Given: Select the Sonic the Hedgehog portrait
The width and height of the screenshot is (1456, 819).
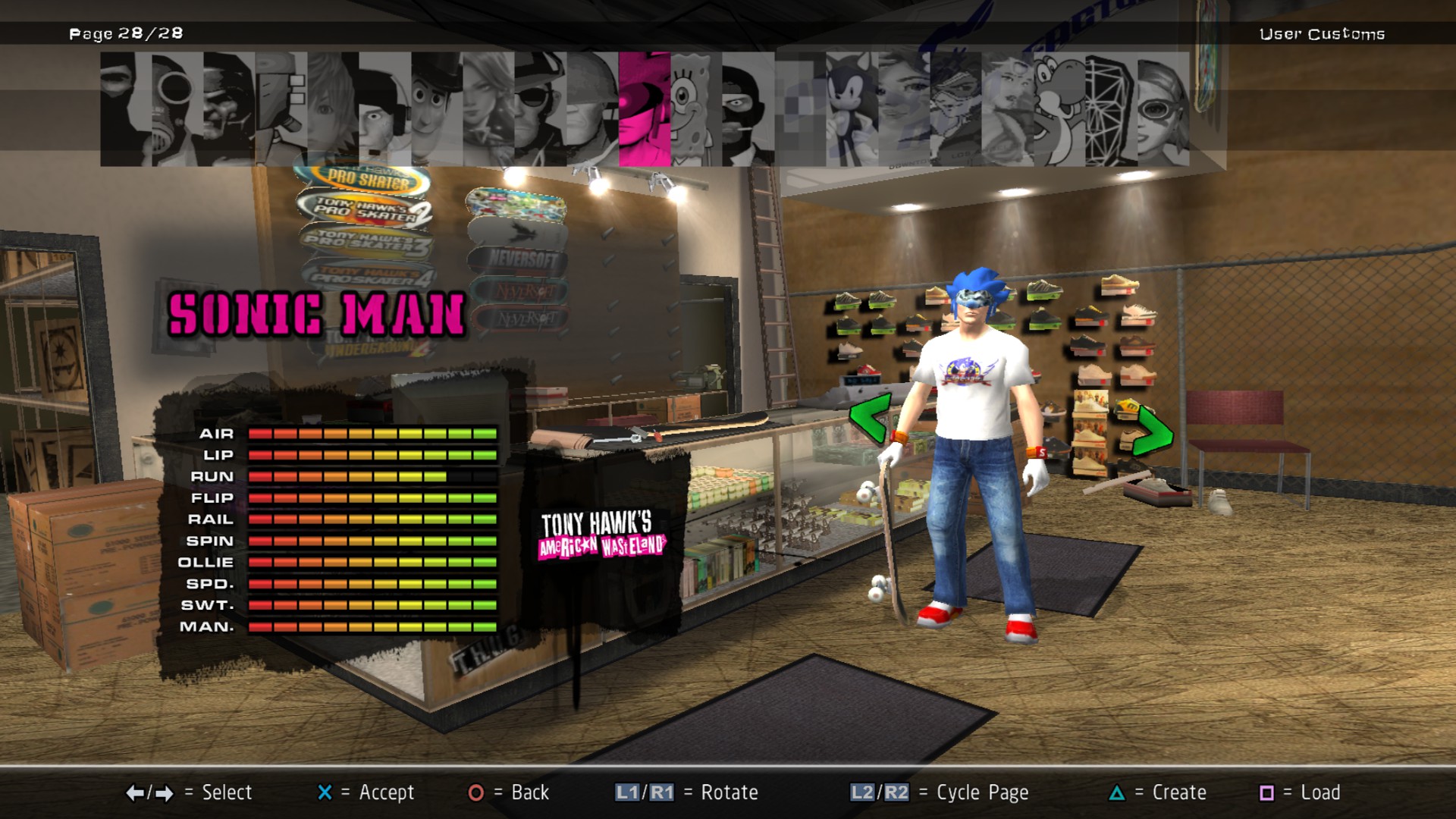Looking at the screenshot, I should [852, 109].
